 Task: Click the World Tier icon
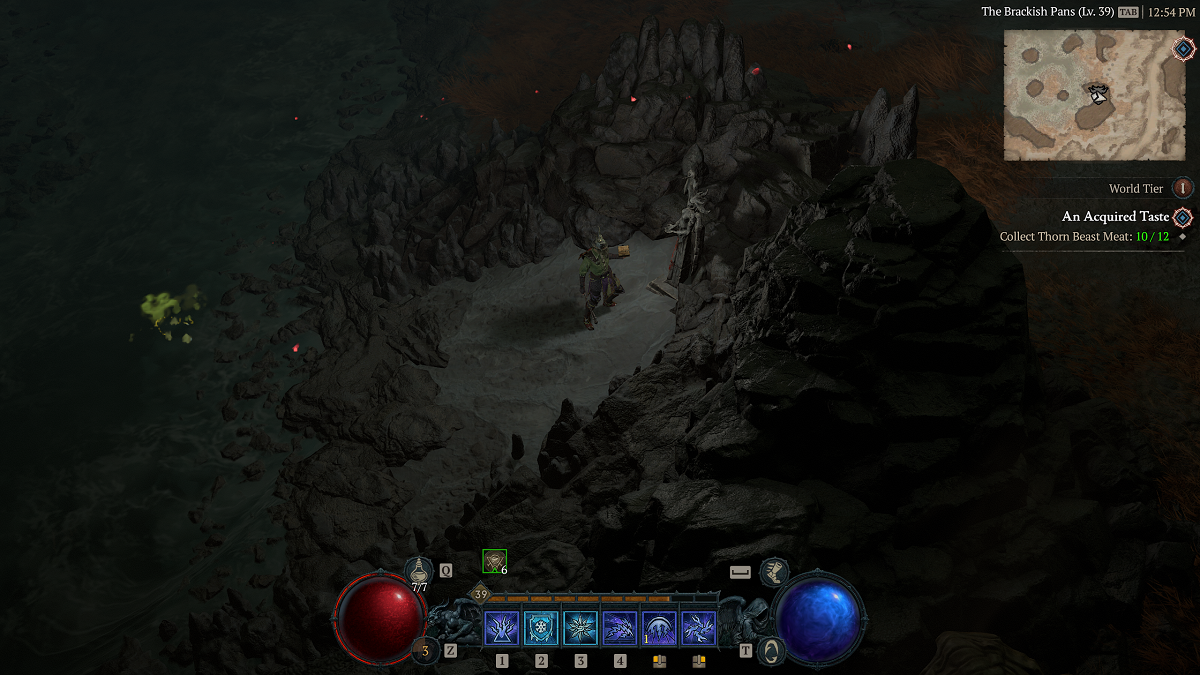(1183, 188)
